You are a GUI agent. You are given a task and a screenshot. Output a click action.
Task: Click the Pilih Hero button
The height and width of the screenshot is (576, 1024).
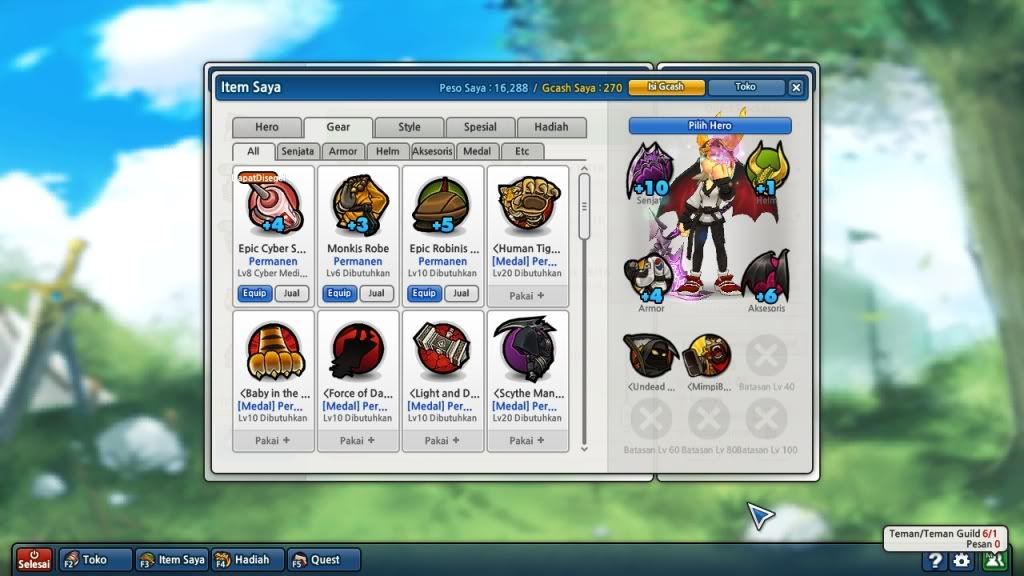[x=710, y=126]
